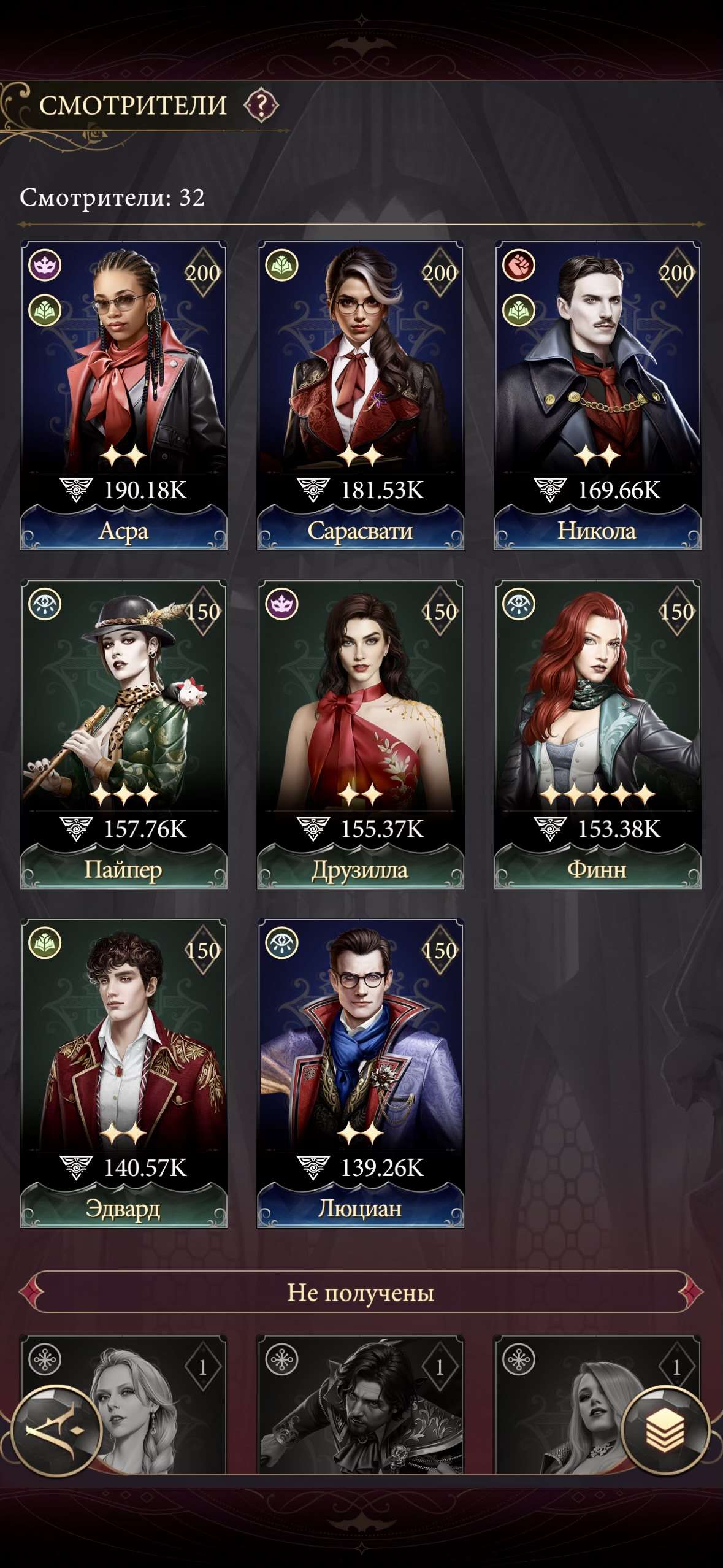Open the Друзилла warden card
Image resolution: width=723 pixels, height=1568 pixels.
(x=361, y=734)
